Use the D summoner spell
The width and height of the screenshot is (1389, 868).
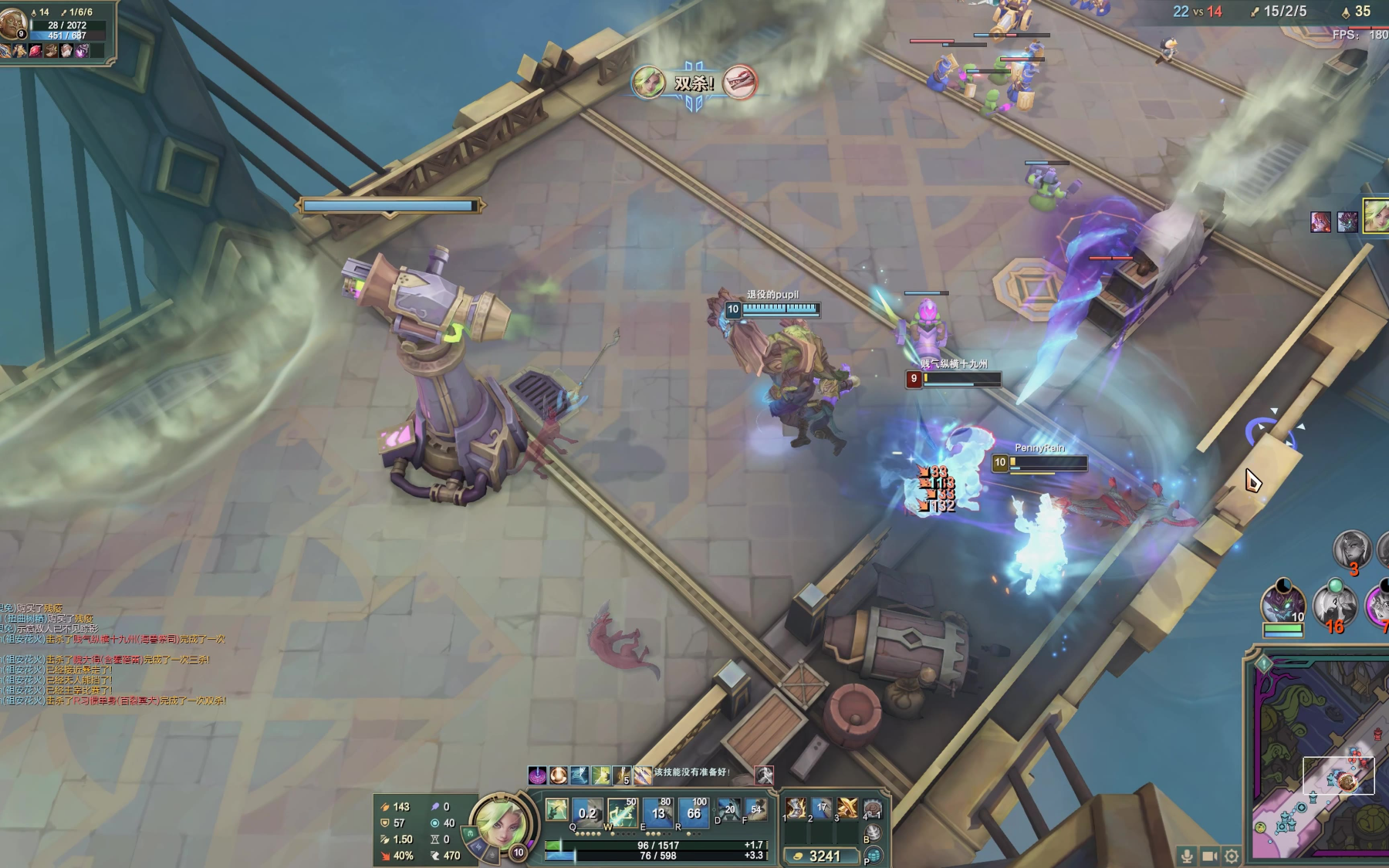click(728, 809)
